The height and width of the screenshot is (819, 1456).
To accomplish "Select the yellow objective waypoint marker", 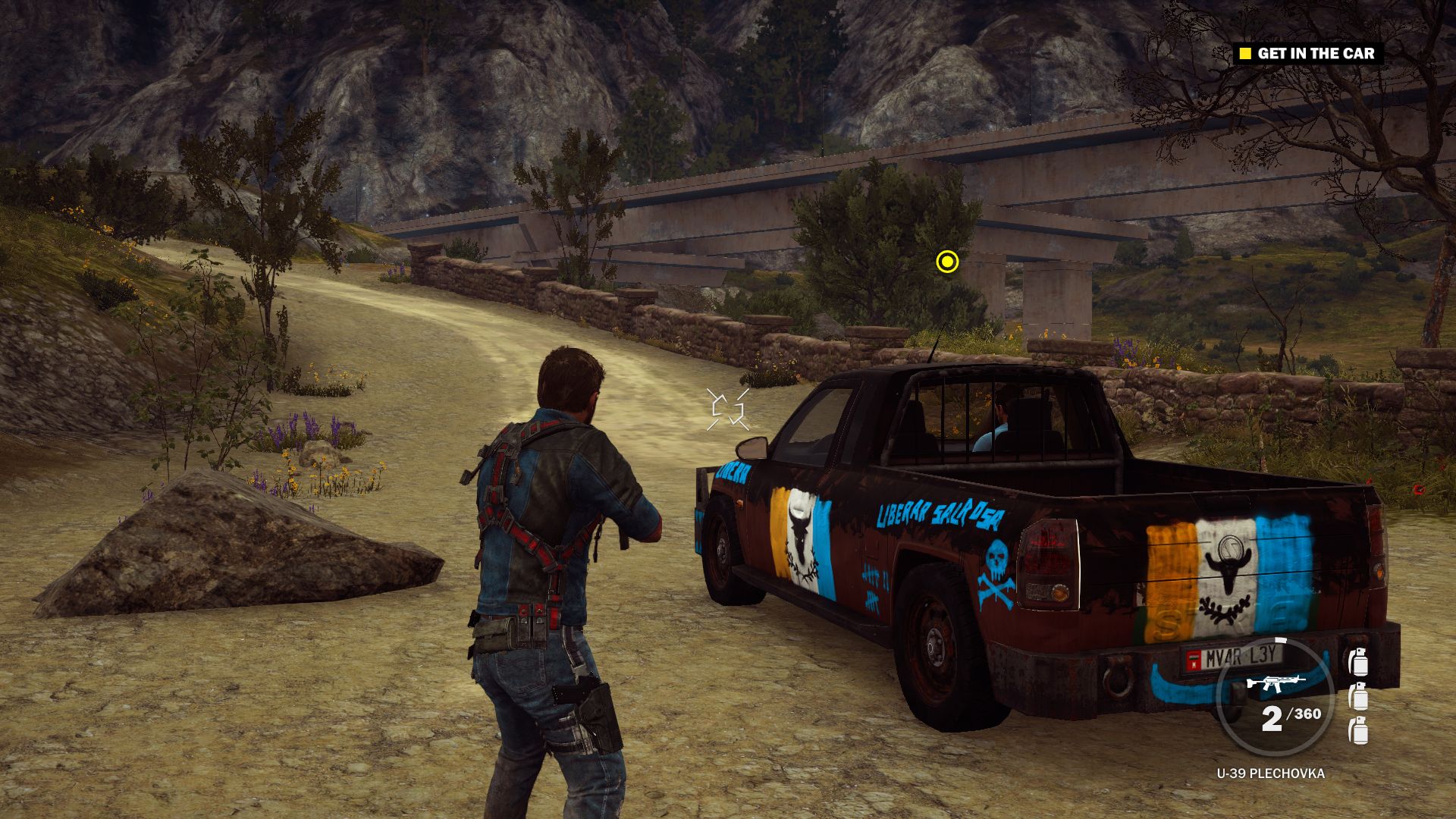I will click(x=947, y=262).
